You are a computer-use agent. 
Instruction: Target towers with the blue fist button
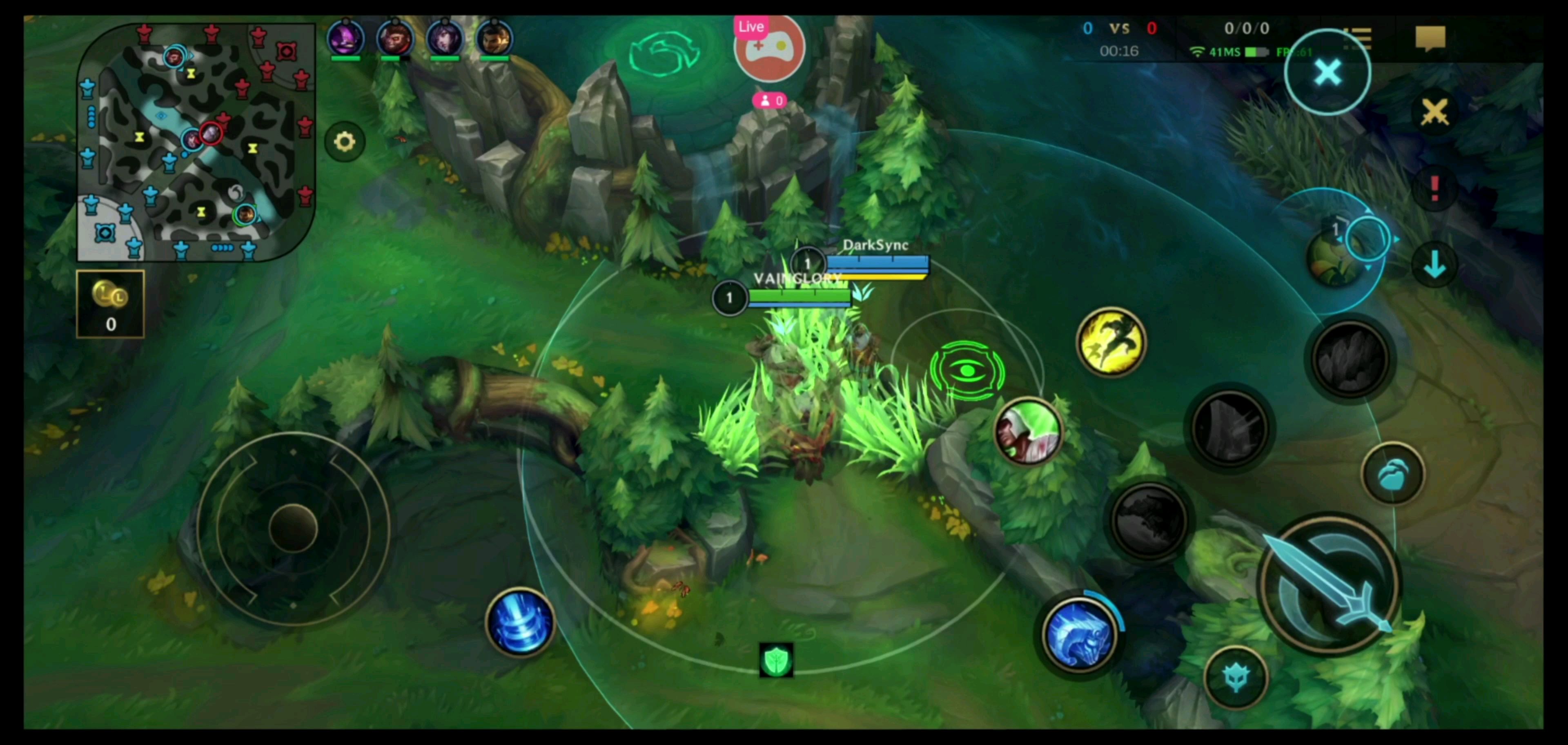1393,473
